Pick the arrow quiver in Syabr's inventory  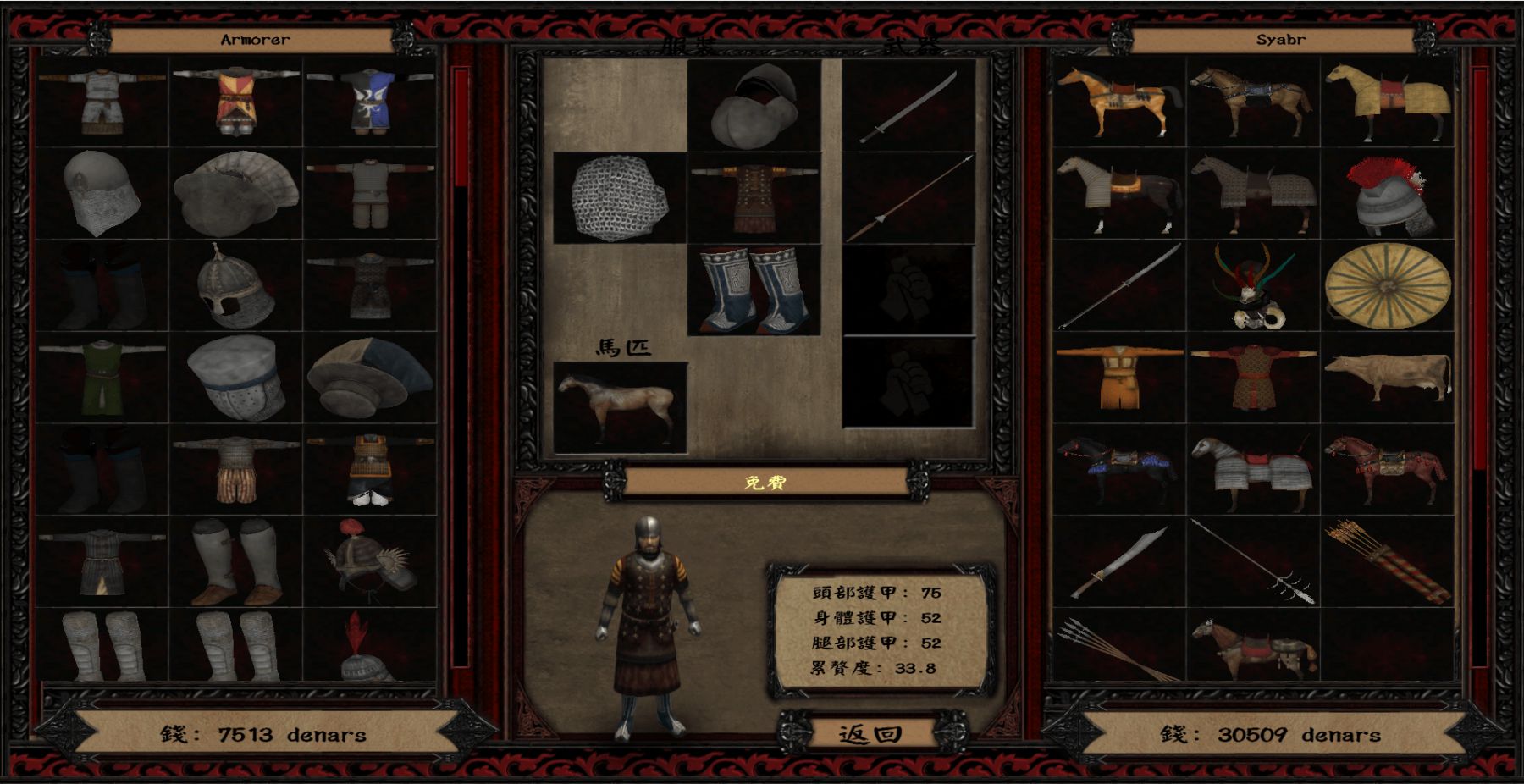(1387, 560)
